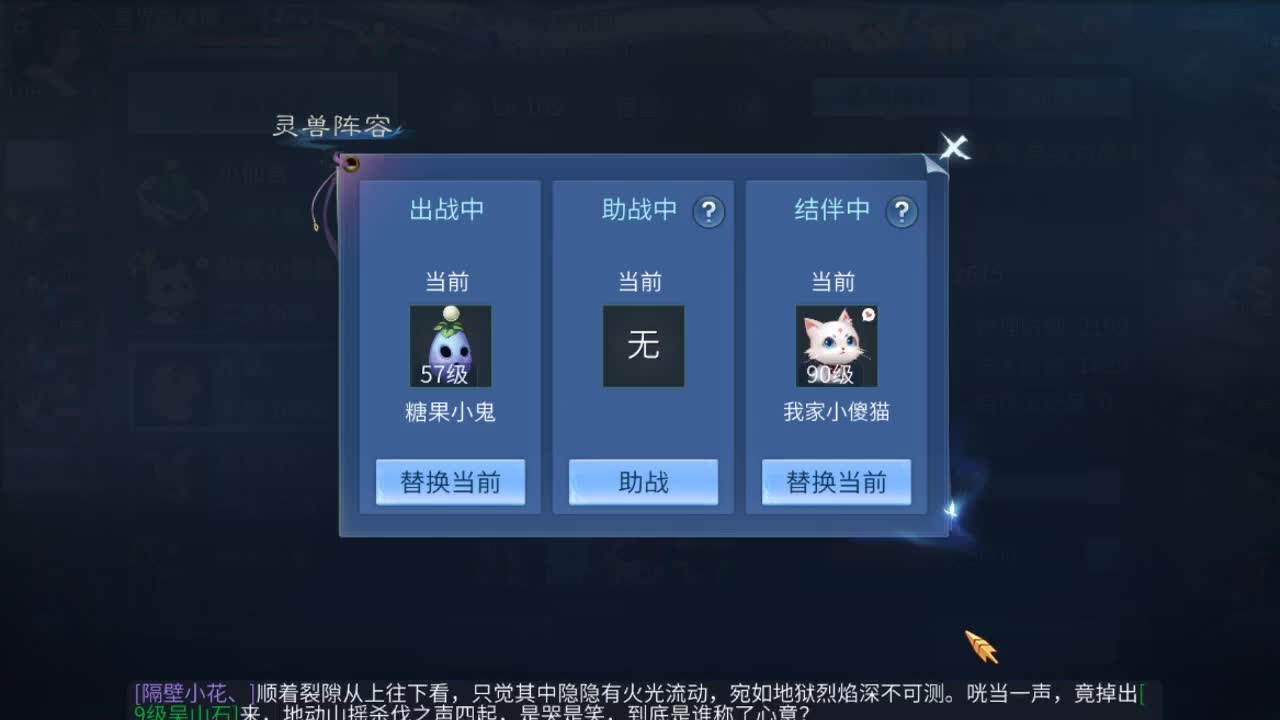Click the empty 无 companion slot

click(643, 345)
